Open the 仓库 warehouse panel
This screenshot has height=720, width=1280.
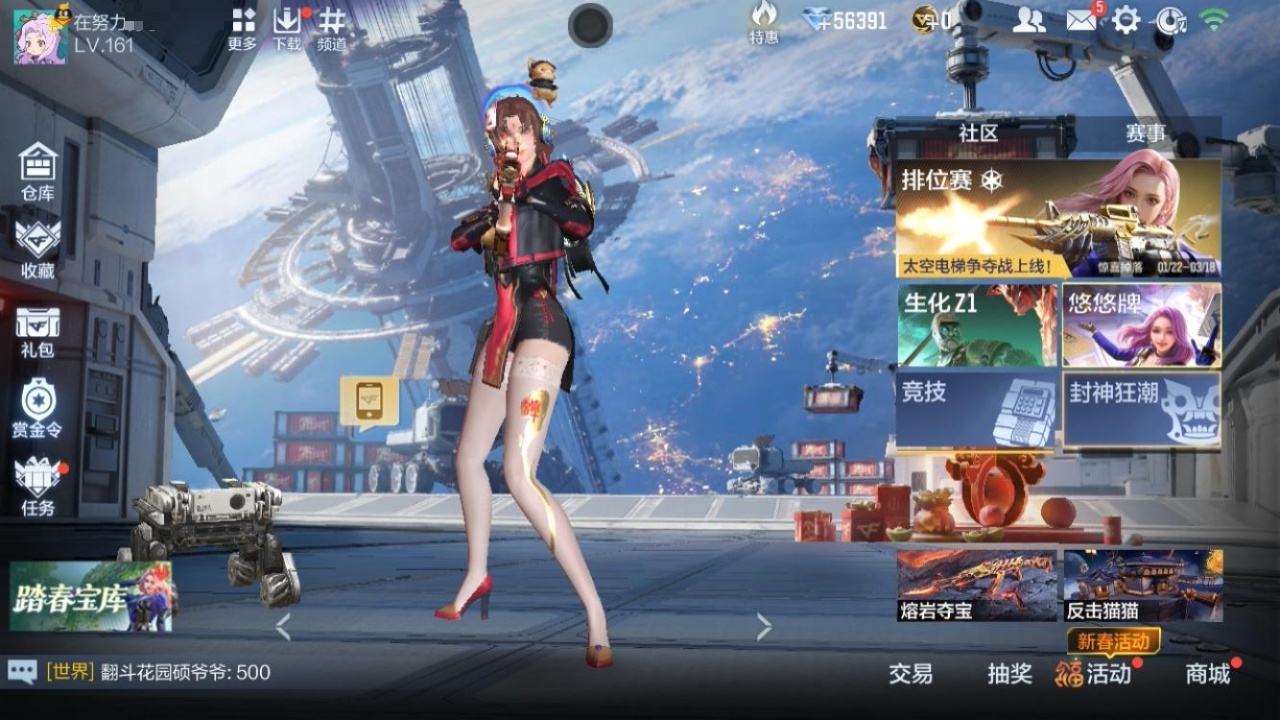36,168
